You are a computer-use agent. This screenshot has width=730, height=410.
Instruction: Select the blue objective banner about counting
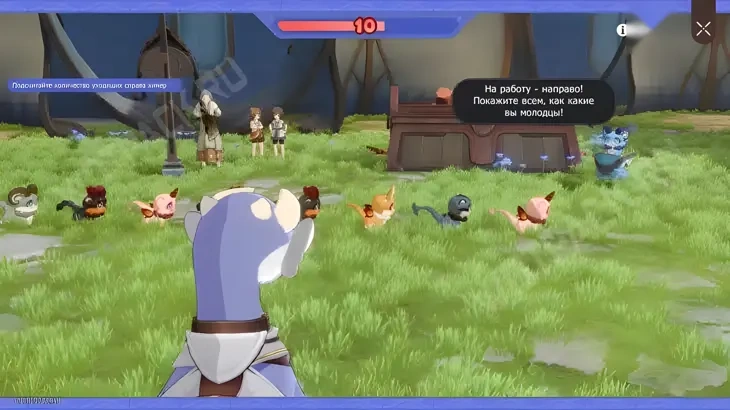(x=93, y=86)
